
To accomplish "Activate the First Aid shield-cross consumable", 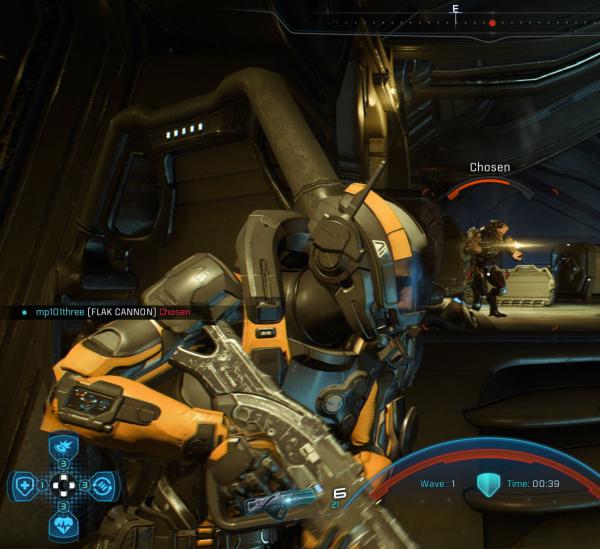I will click(x=23, y=487).
